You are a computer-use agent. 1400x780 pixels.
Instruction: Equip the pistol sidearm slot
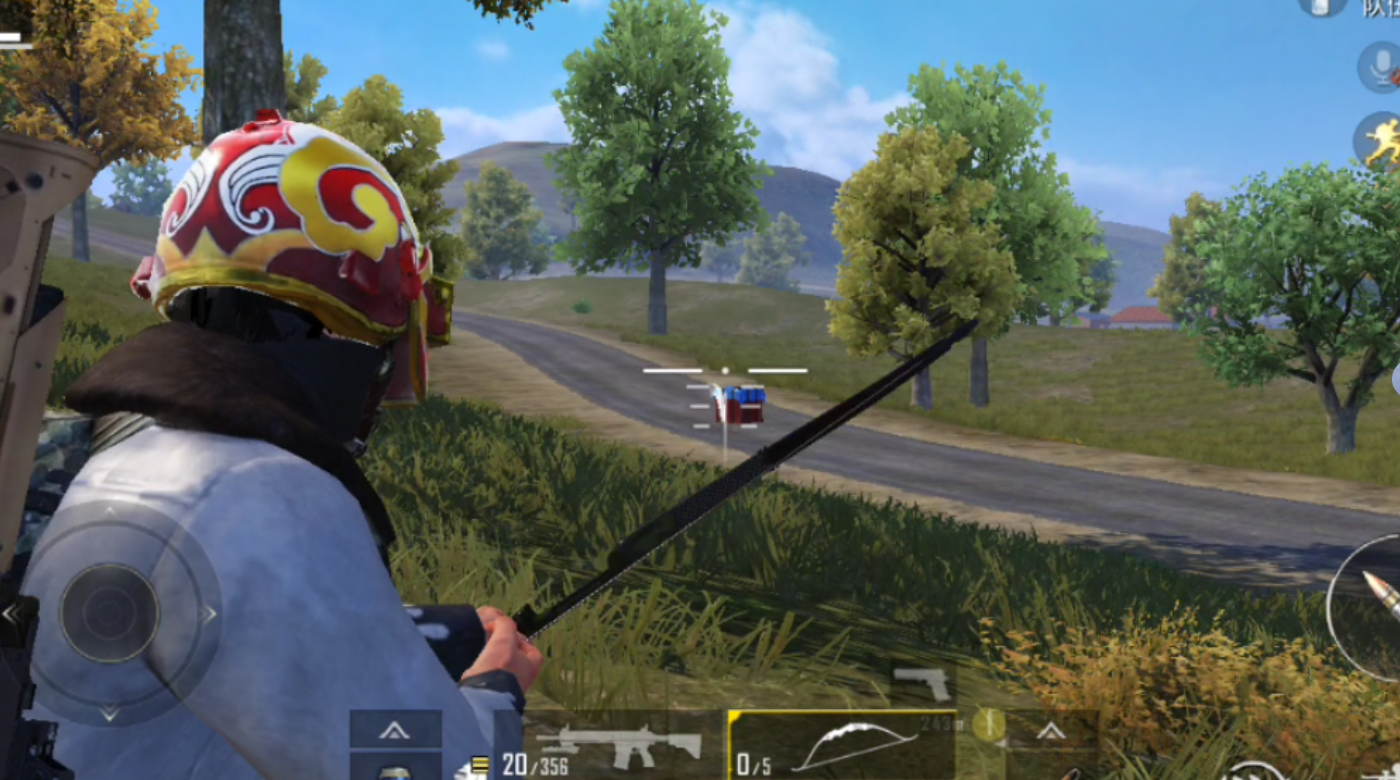coord(922,683)
